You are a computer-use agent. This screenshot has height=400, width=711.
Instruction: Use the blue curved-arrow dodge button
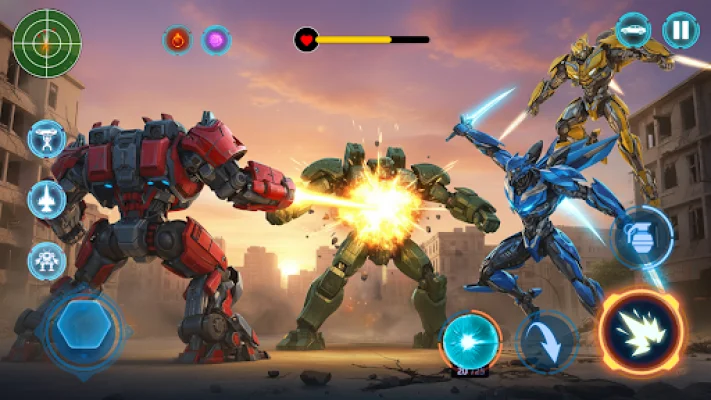(547, 341)
